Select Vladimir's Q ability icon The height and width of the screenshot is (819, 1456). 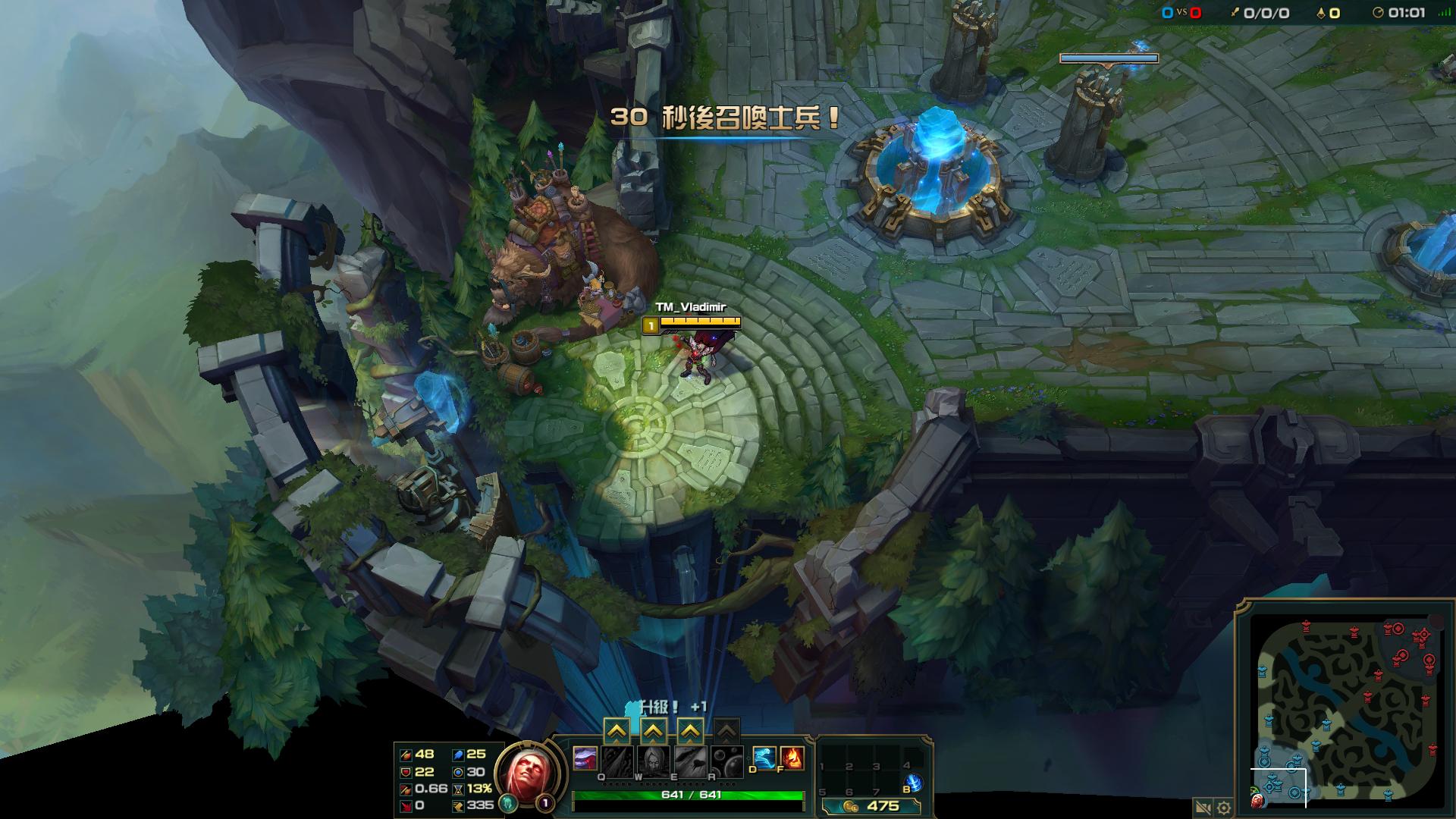[x=617, y=761]
